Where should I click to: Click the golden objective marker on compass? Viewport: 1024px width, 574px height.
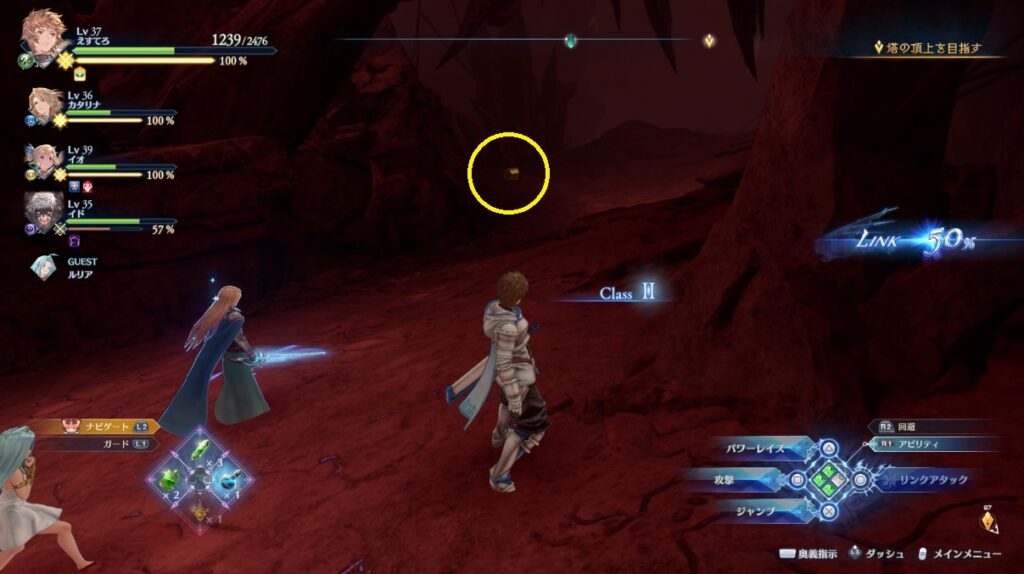709,41
